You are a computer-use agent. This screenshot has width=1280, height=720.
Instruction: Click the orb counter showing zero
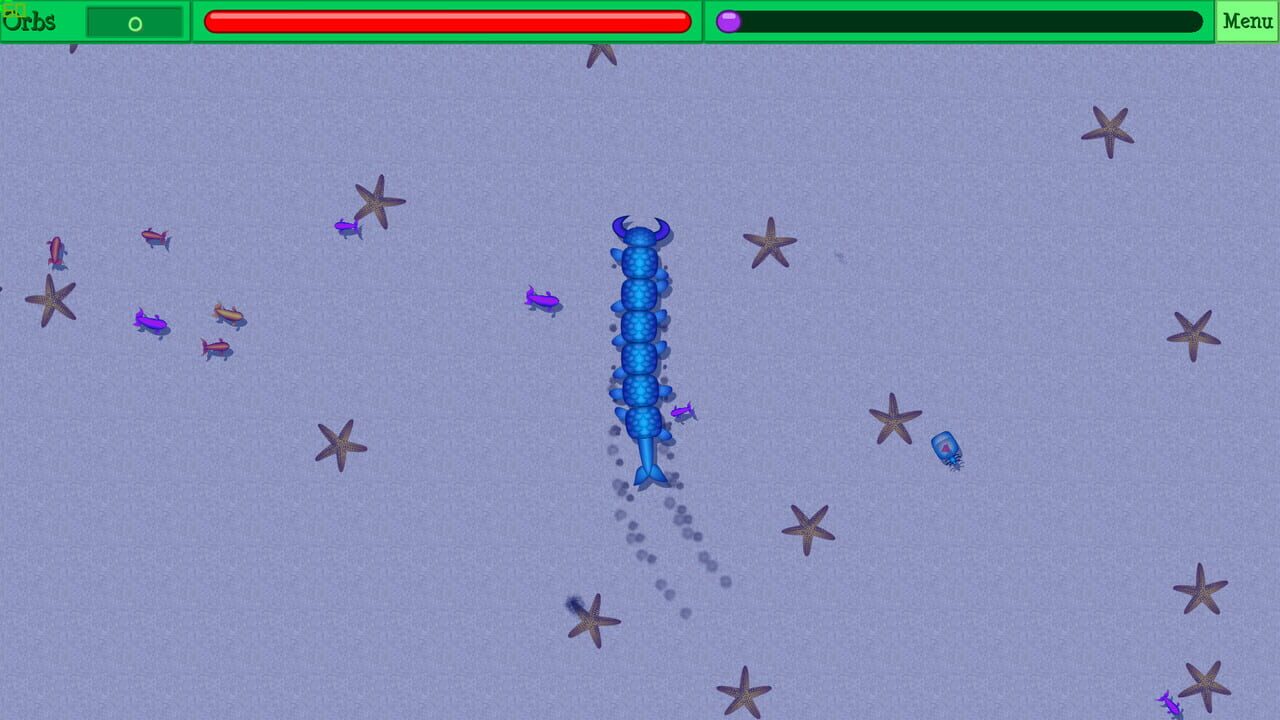tap(134, 20)
